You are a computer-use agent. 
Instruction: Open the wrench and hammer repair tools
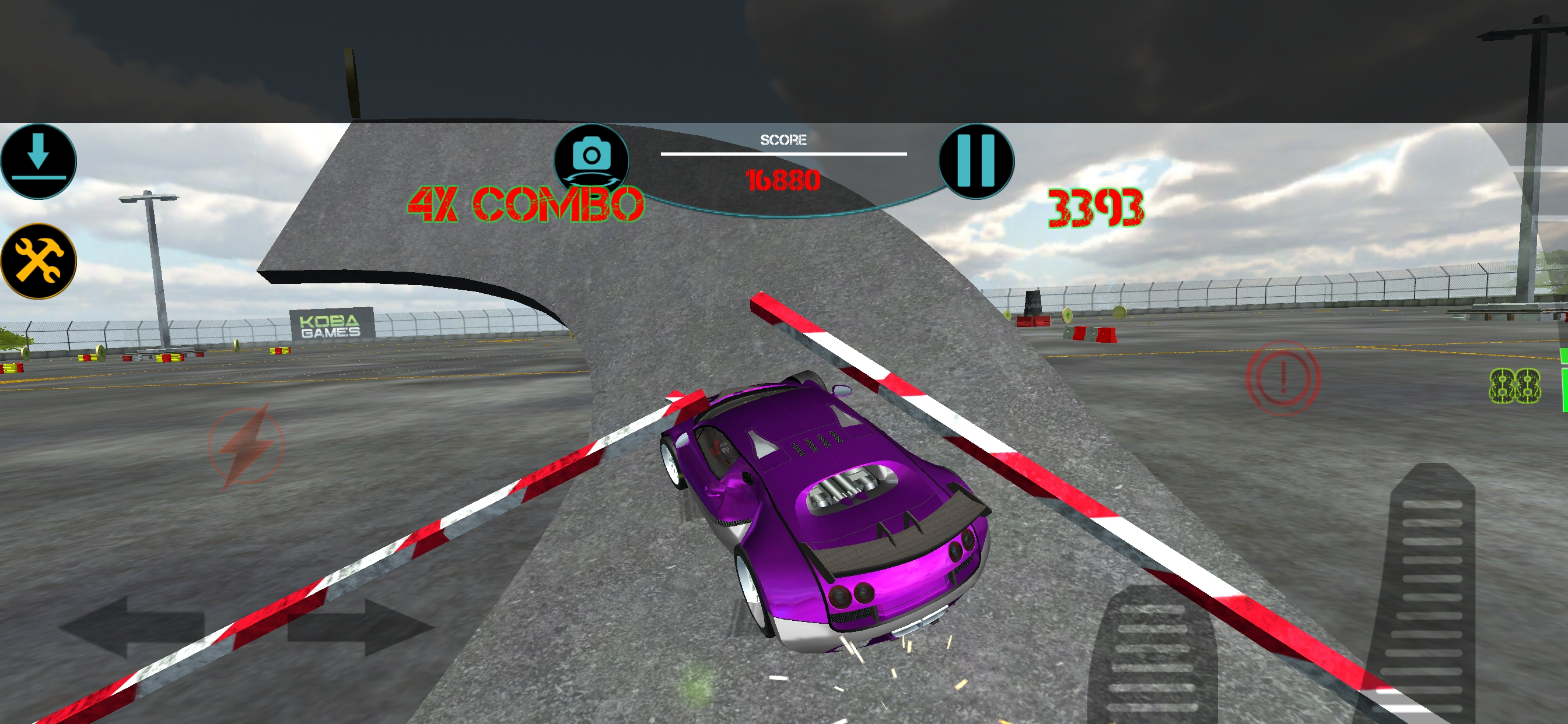point(38,261)
